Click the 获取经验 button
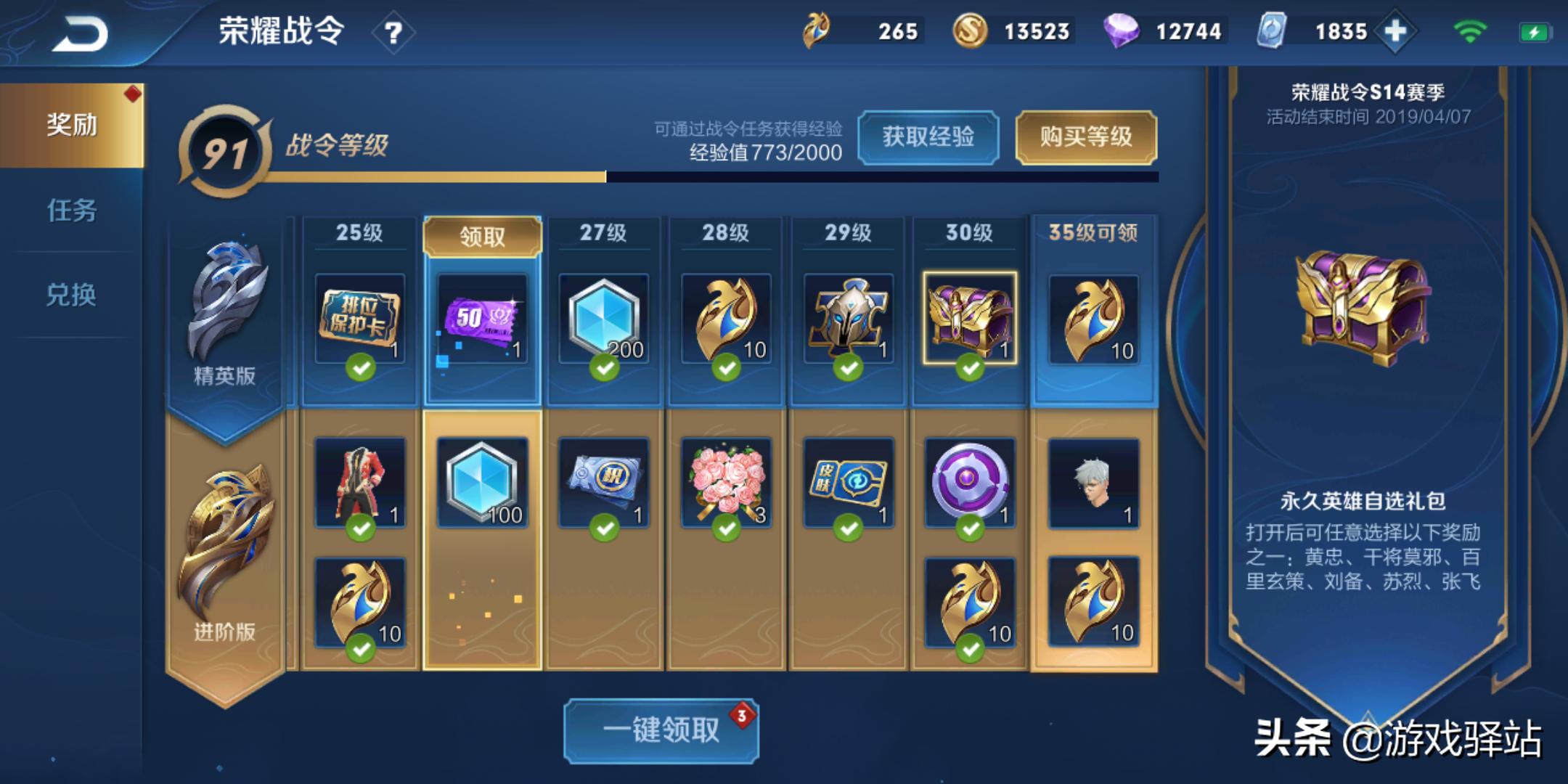This screenshot has width=1568, height=784. tap(928, 136)
